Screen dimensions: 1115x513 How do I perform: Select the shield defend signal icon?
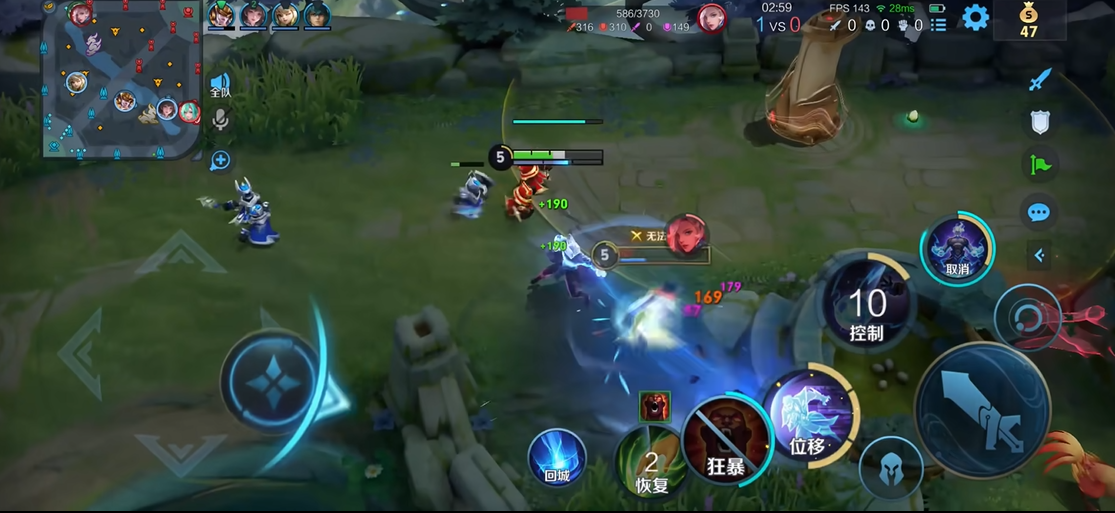coord(1040,122)
